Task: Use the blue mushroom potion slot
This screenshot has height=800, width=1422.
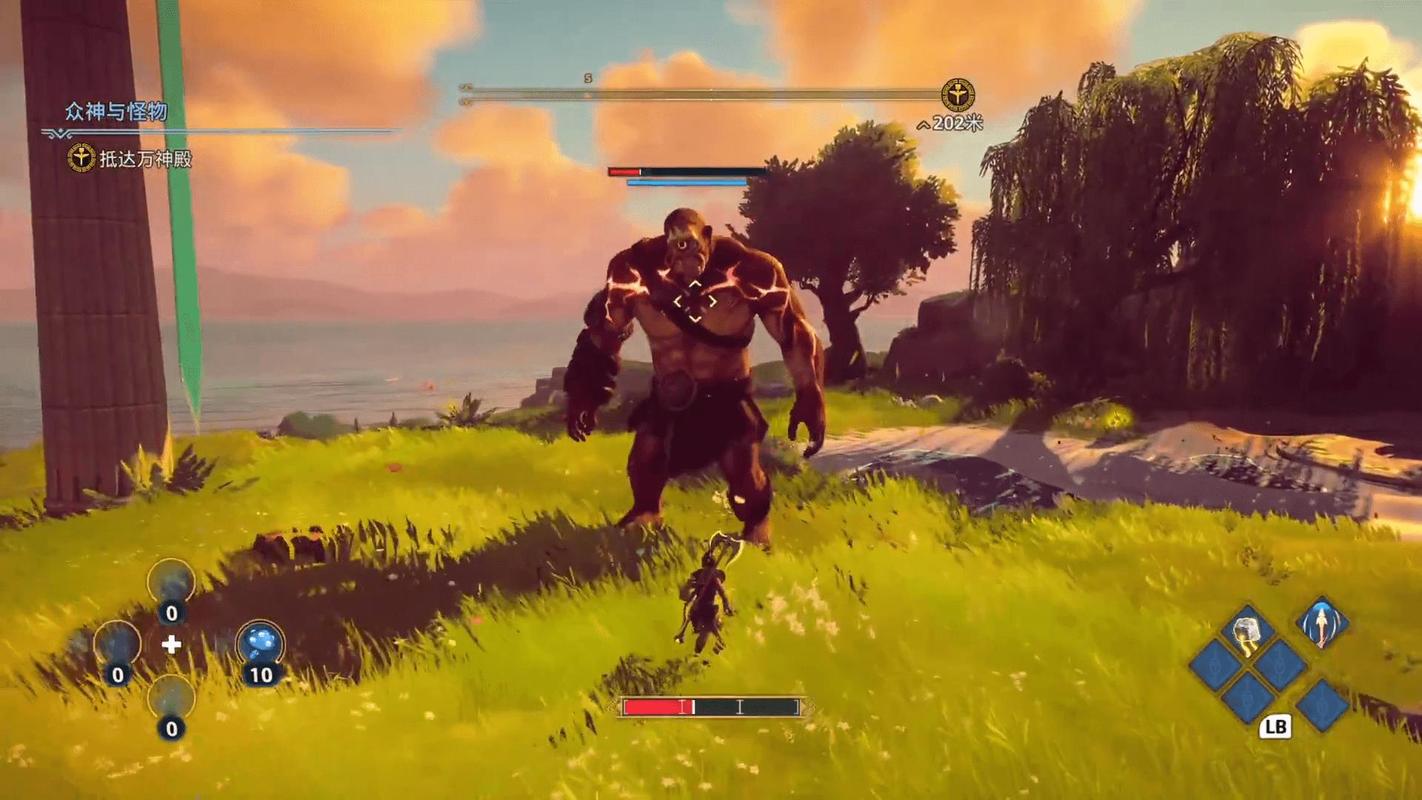Action: pos(260,643)
